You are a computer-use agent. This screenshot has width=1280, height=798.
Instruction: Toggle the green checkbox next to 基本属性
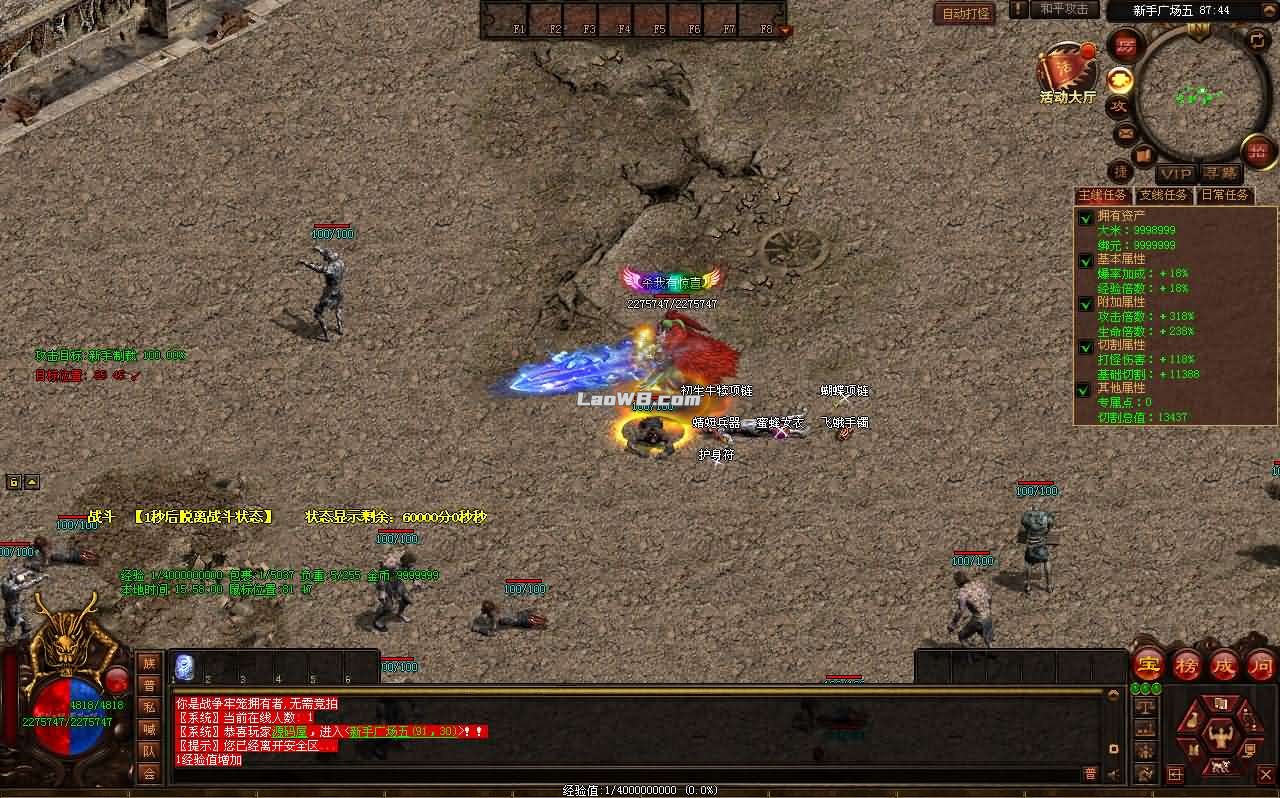pyautogui.click(x=1086, y=259)
